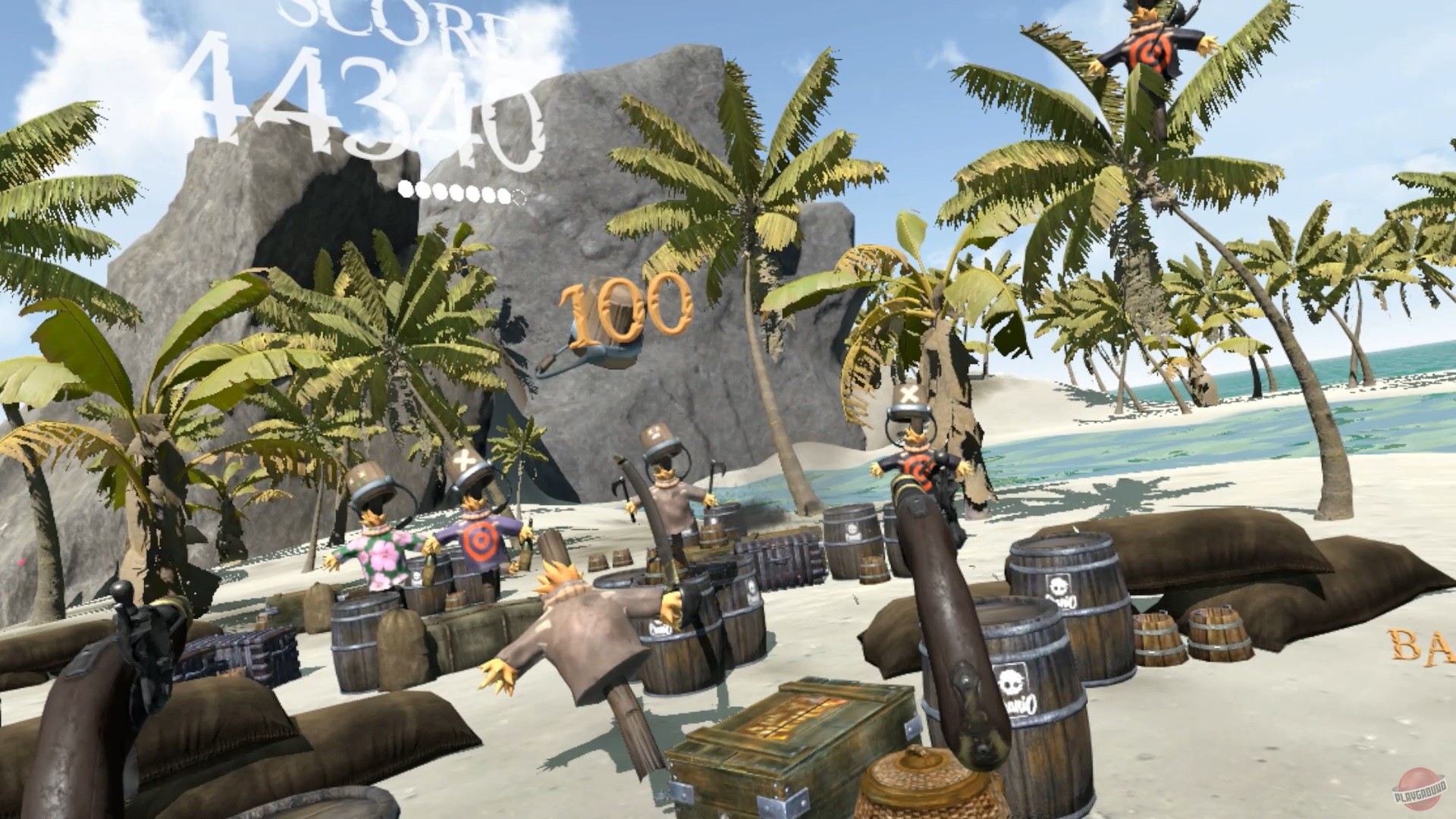Toggle the empty ammo pip at the row's end

point(519,194)
